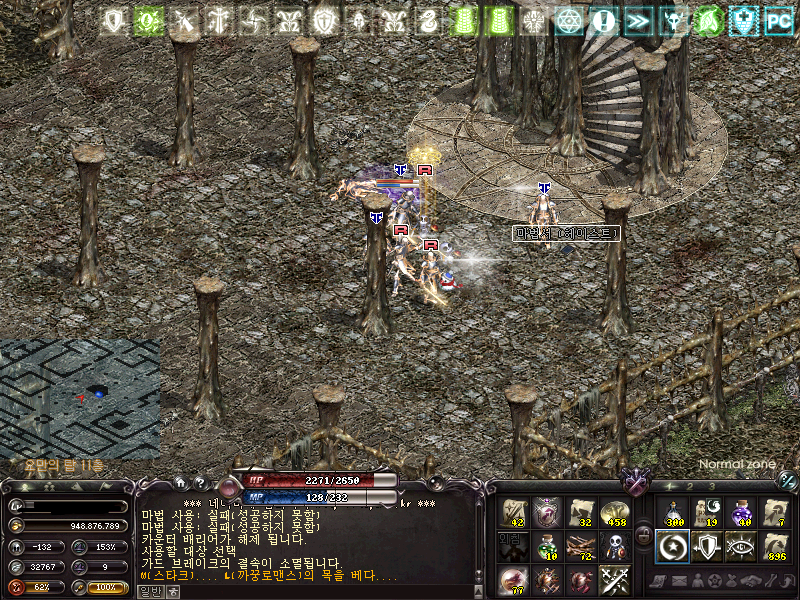
Task: Switch to hotbar page 3
Action: [712, 487]
